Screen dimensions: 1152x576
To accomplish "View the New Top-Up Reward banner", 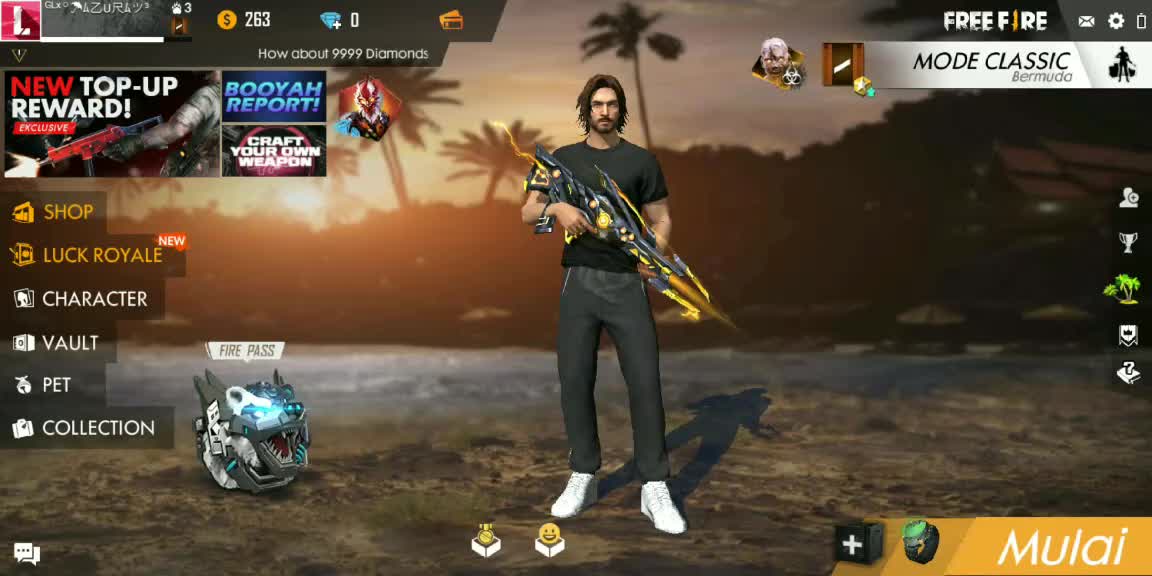I will click(x=111, y=123).
